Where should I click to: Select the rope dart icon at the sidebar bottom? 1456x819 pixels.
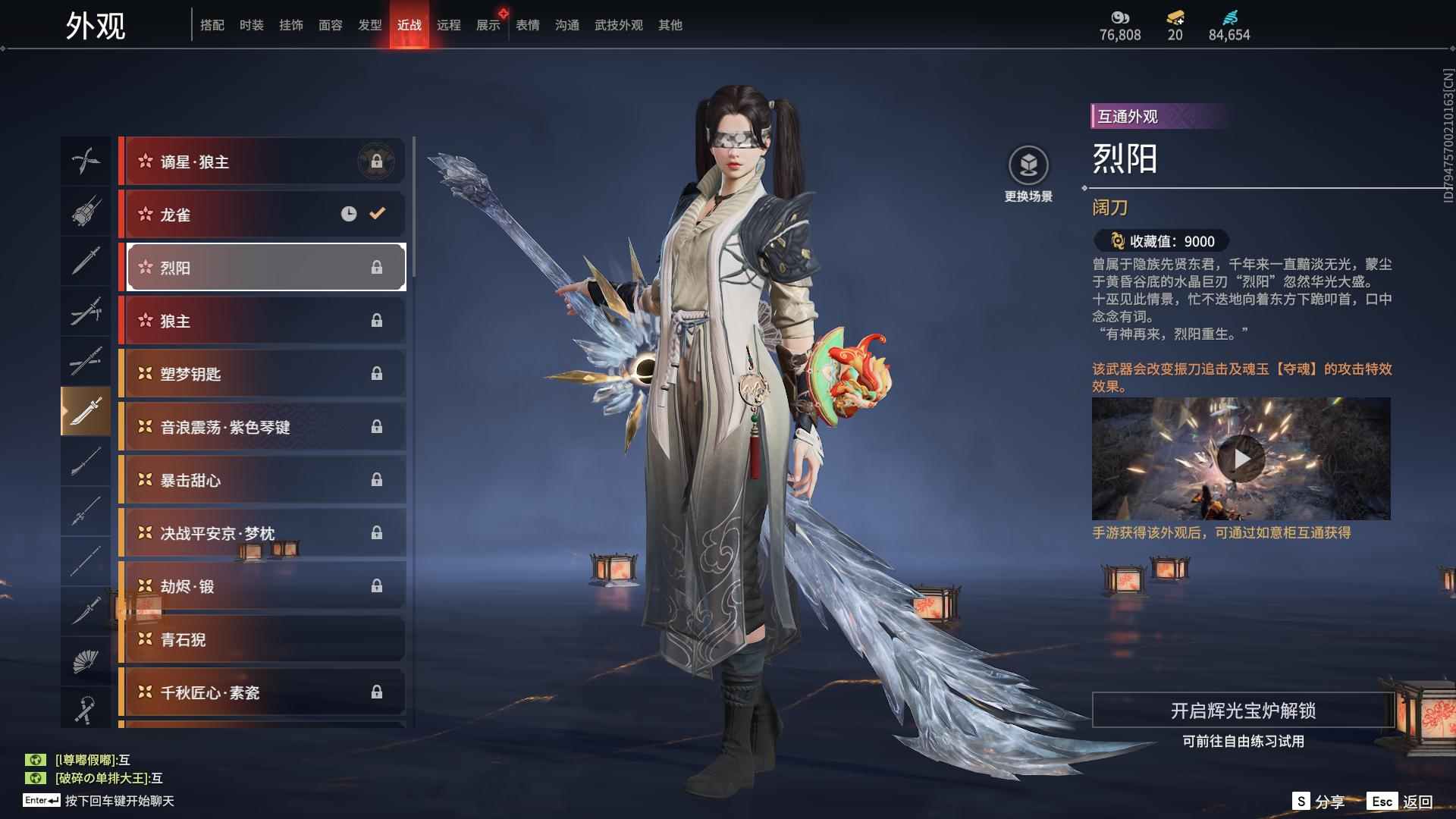[x=86, y=709]
